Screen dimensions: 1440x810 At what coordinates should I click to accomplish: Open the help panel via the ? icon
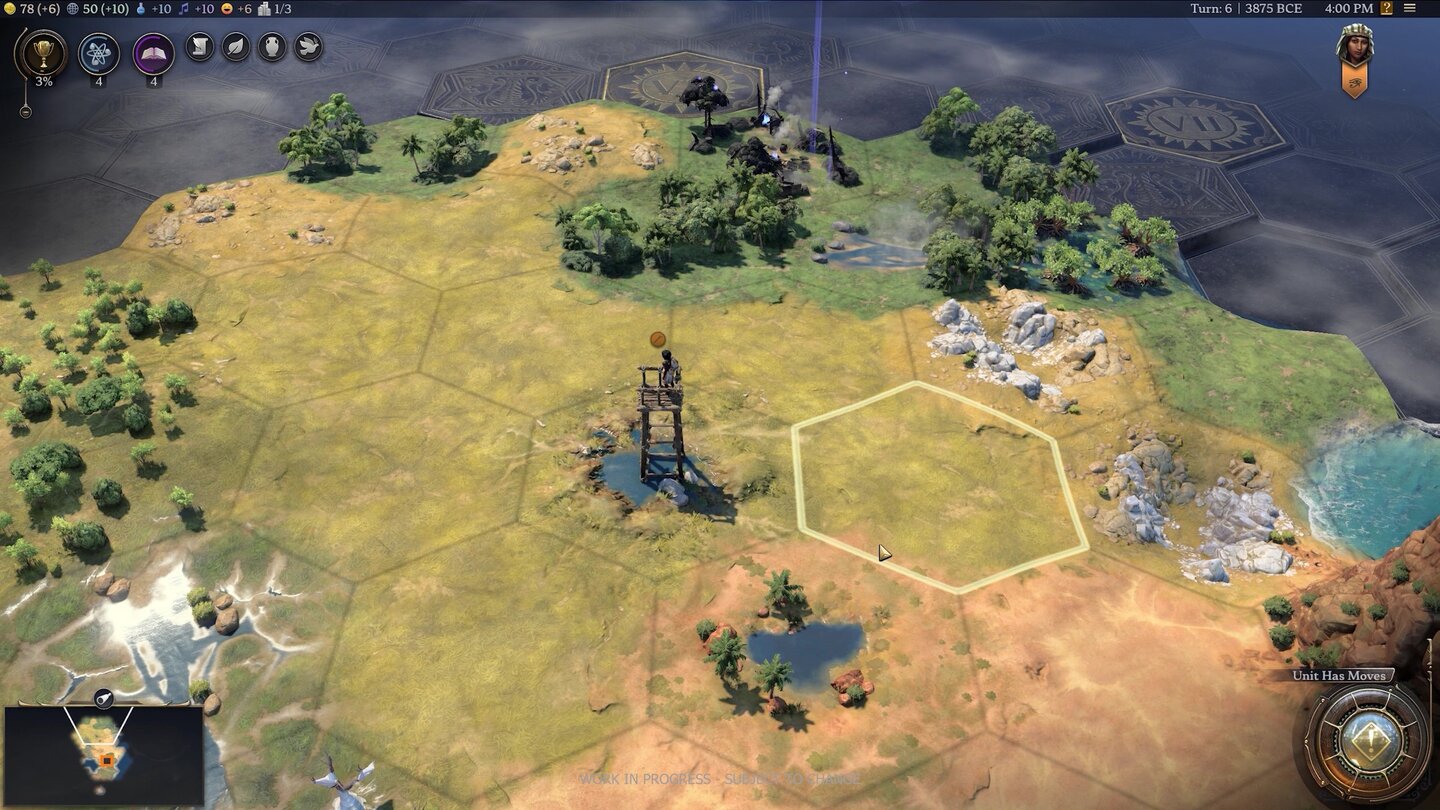(1388, 8)
